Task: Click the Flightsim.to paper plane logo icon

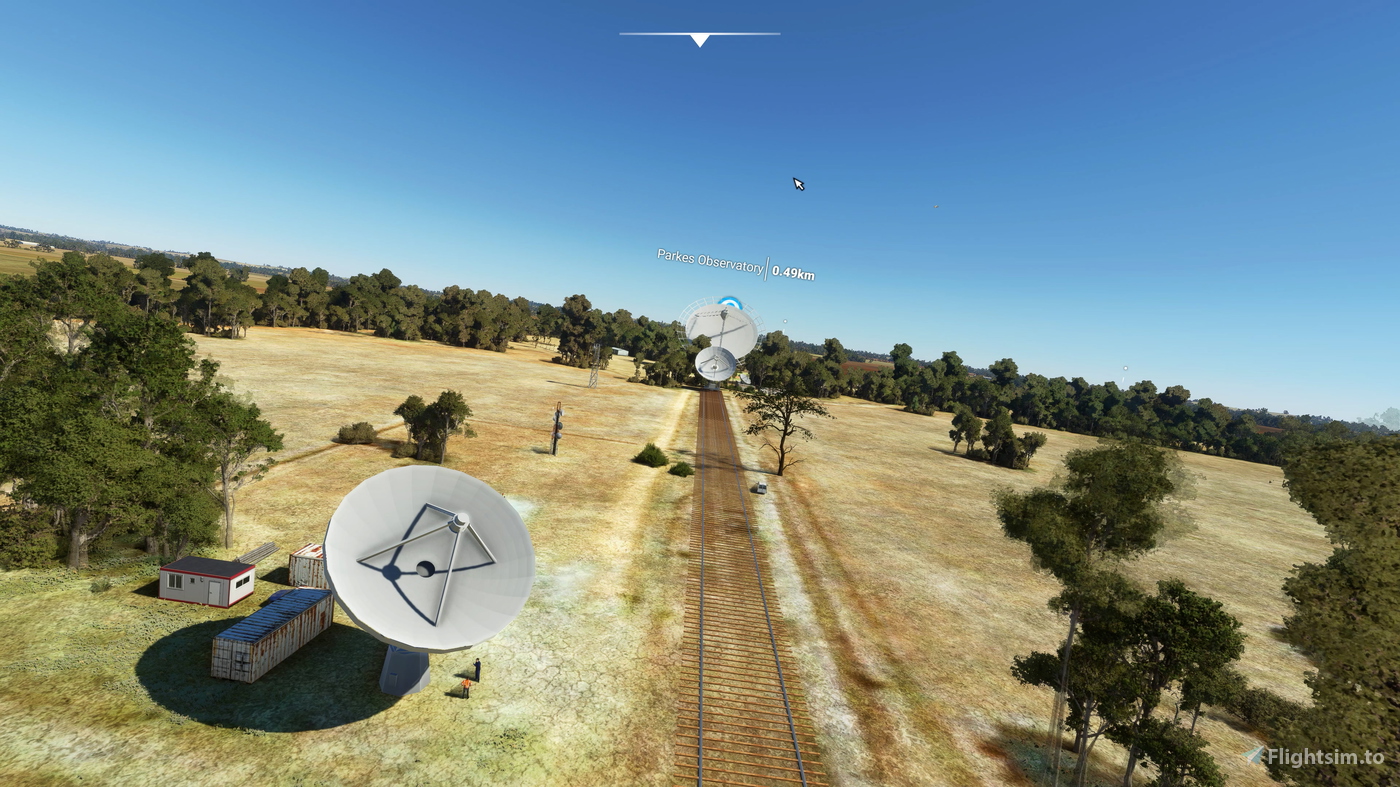Action: coord(1254,756)
